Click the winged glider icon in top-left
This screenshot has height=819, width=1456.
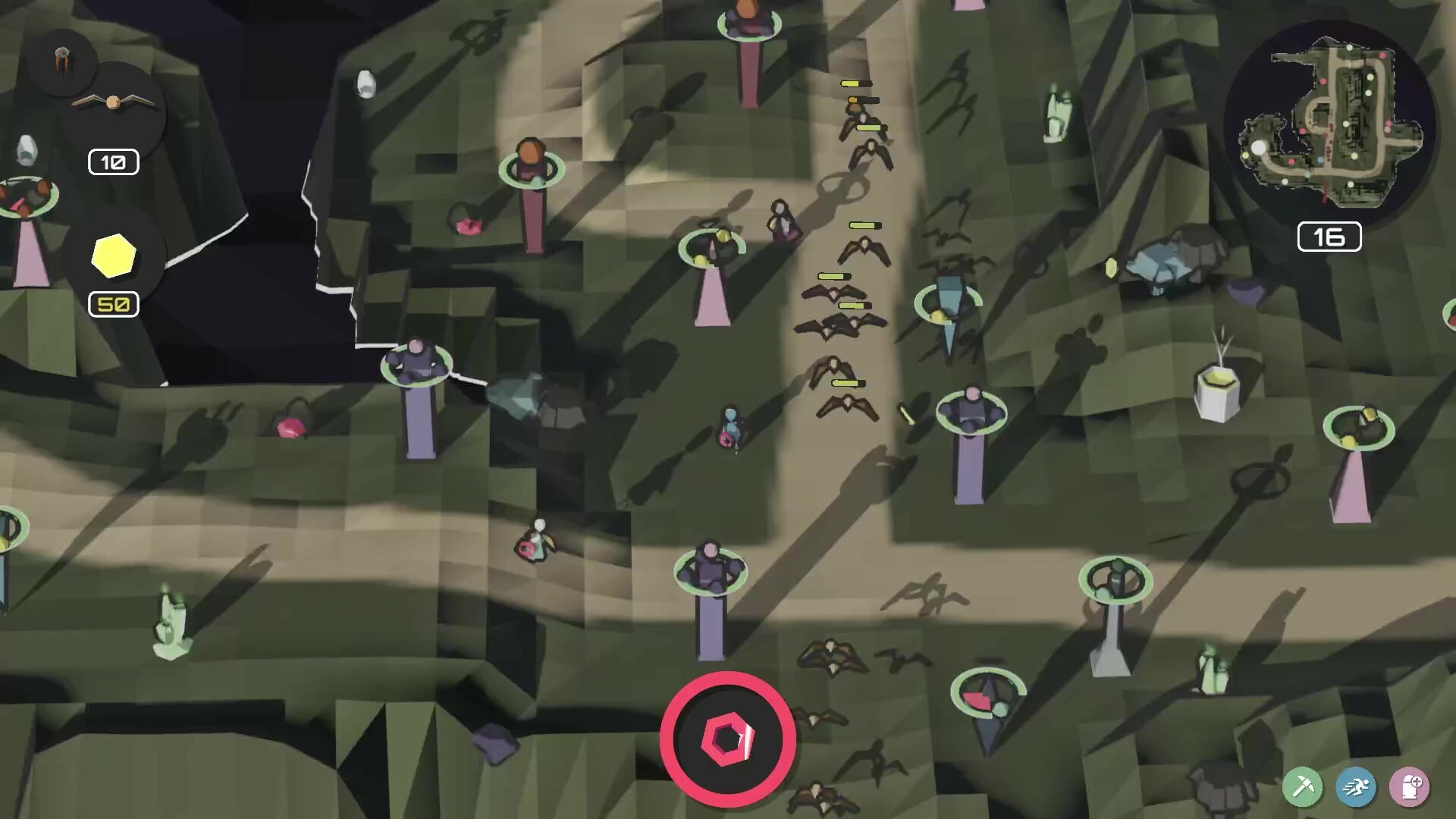[x=112, y=101]
